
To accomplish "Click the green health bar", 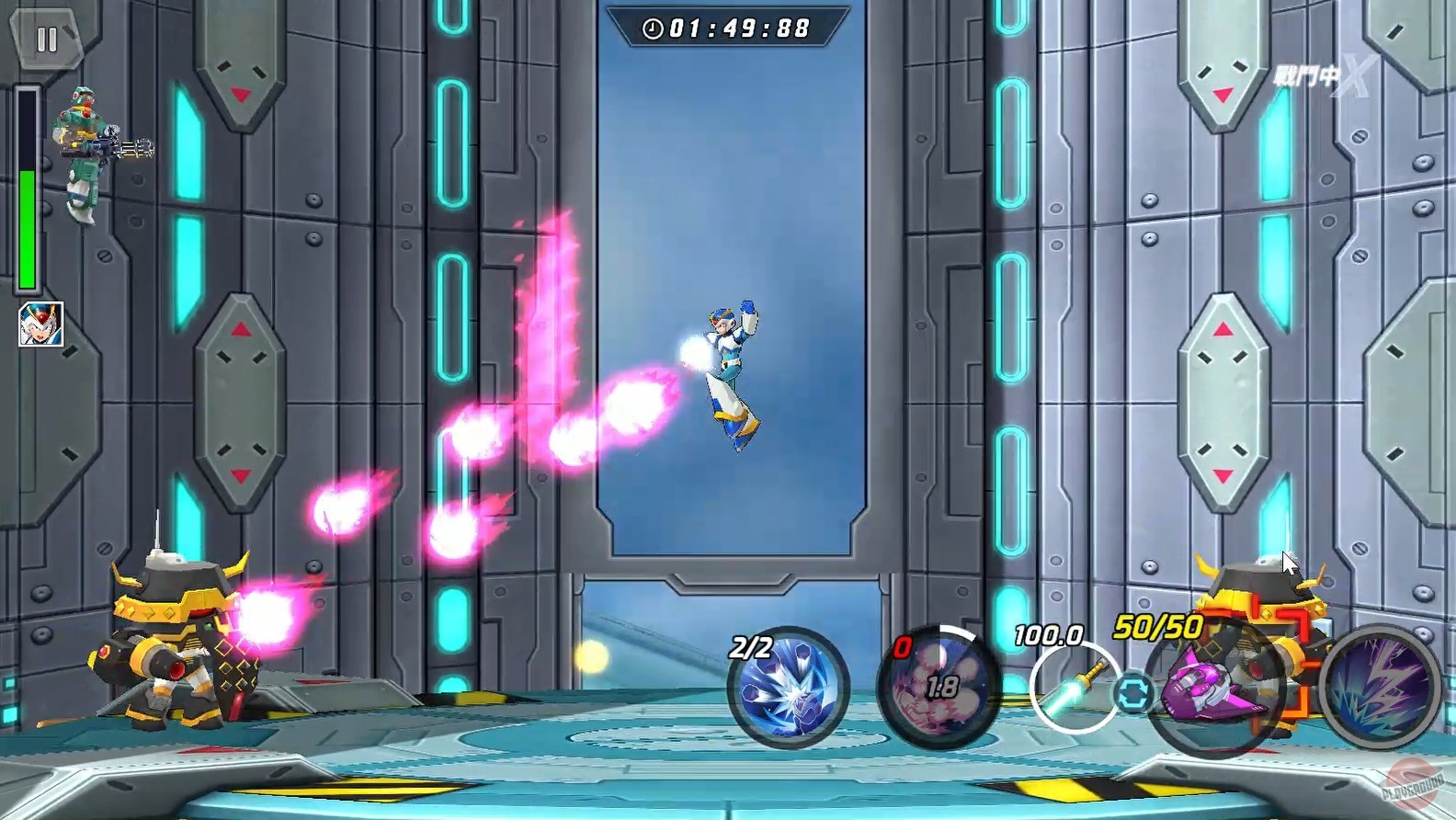I will 28,221.
